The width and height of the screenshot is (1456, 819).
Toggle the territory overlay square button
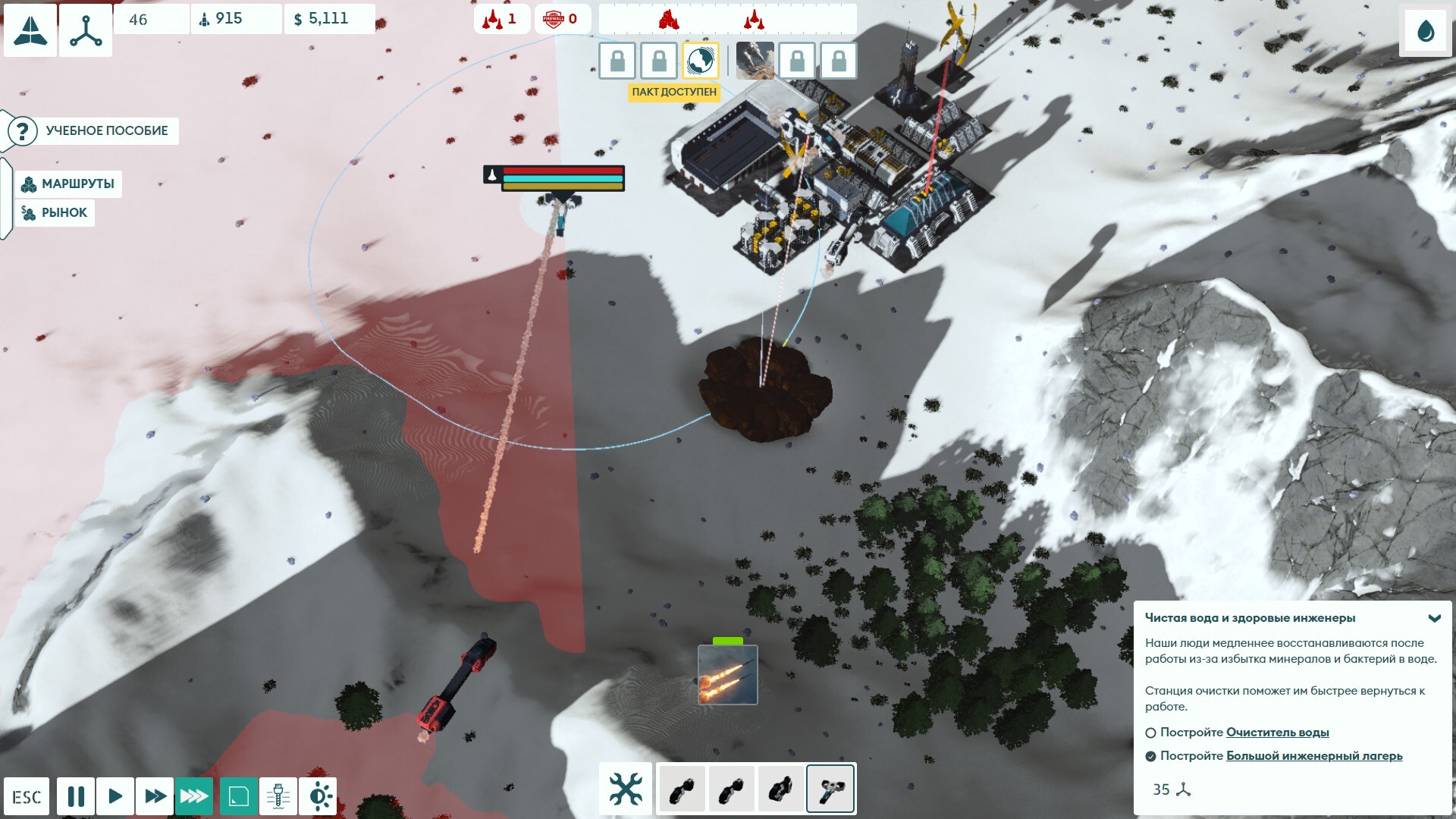(x=239, y=796)
